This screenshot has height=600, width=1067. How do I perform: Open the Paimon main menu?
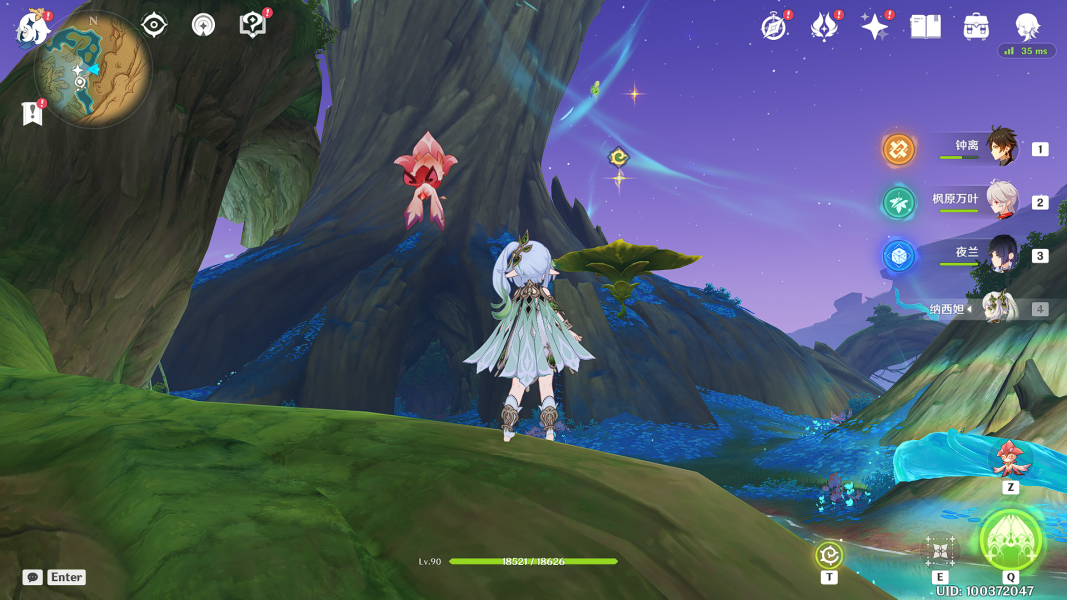tap(32, 28)
